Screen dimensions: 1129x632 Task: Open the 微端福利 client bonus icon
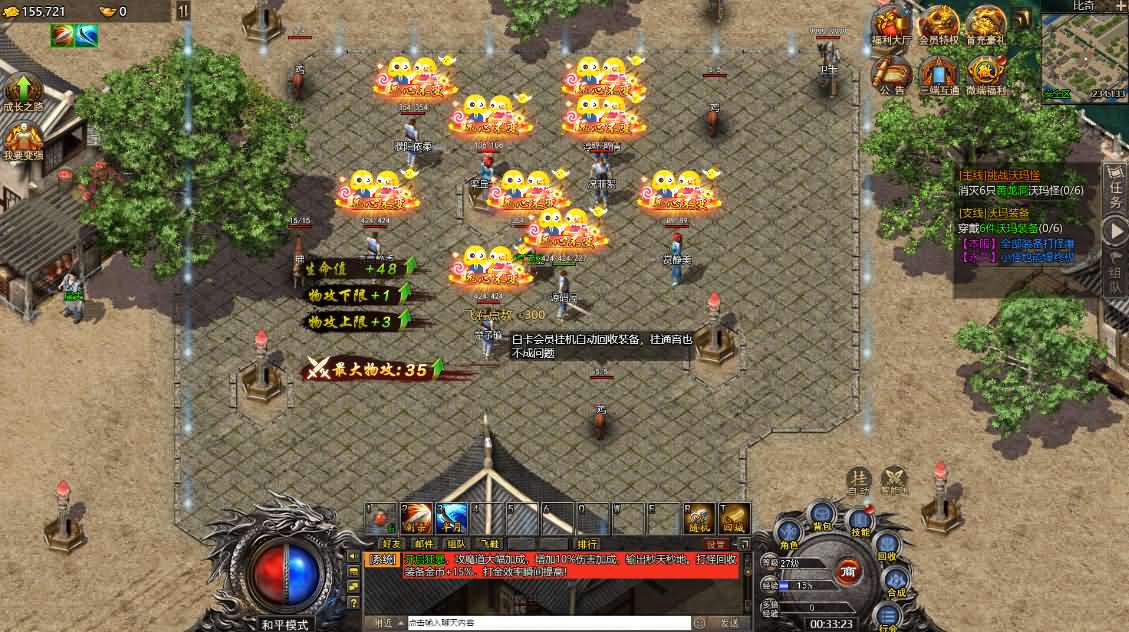pyautogui.click(x=985, y=74)
